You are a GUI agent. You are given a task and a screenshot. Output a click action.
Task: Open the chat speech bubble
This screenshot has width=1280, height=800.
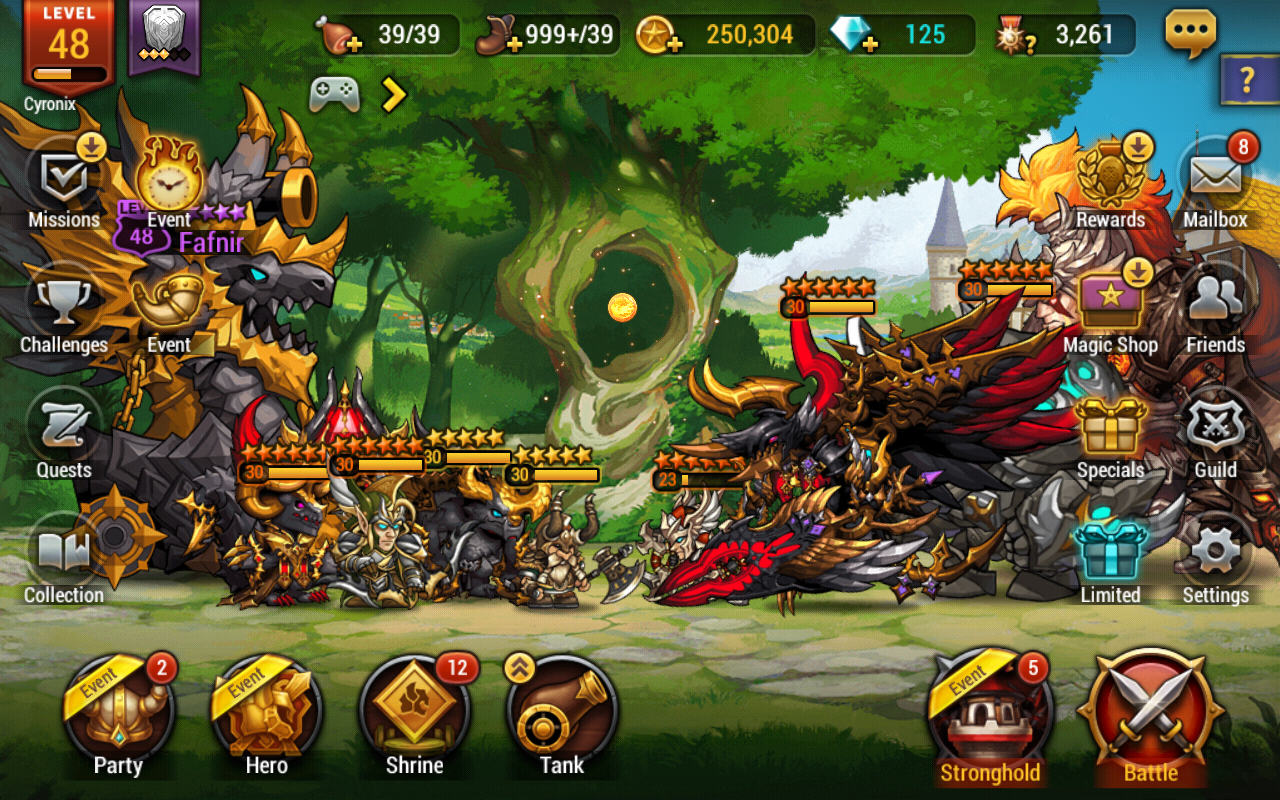(1191, 33)
